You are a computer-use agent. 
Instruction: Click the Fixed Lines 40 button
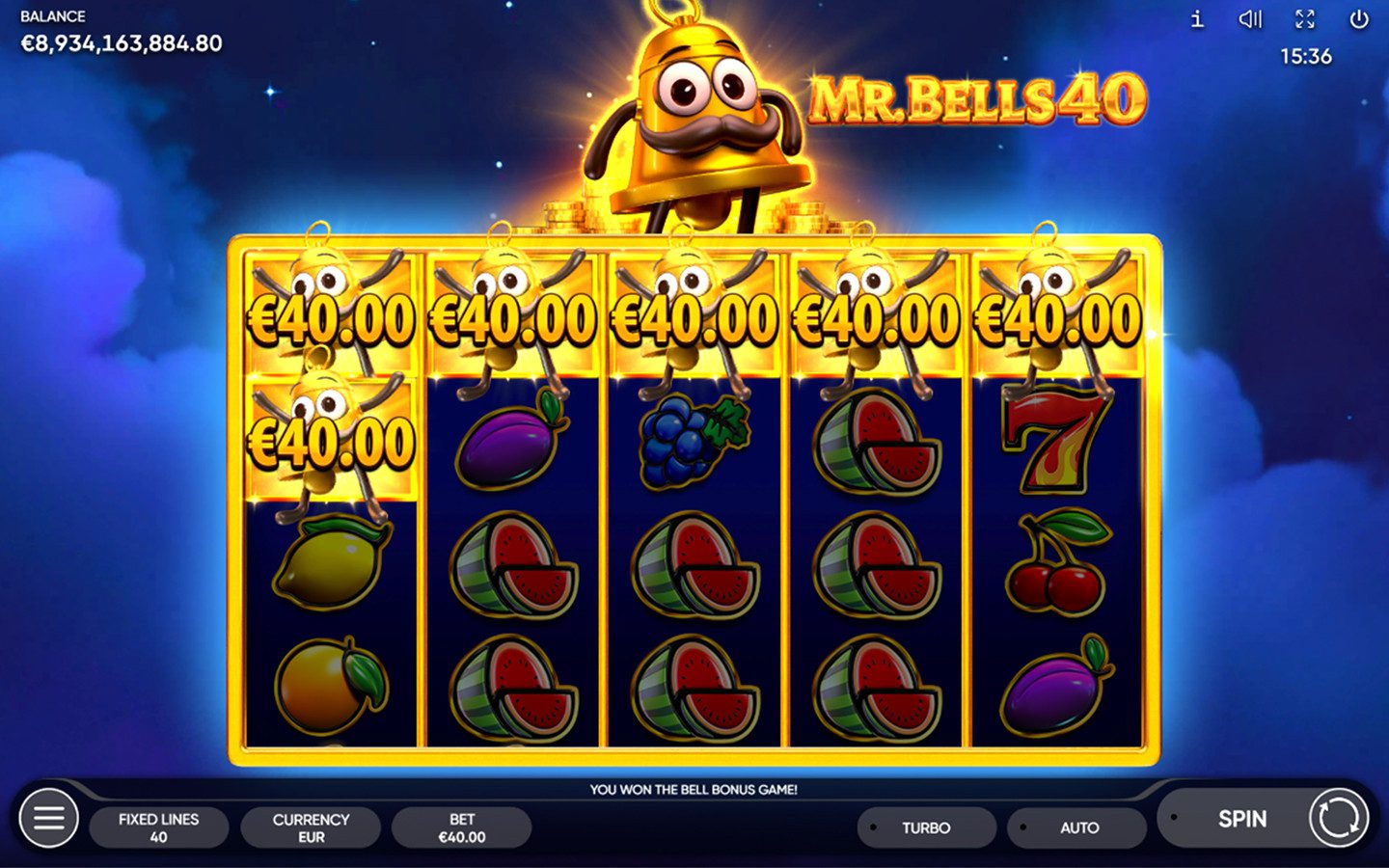click(159, 827)
